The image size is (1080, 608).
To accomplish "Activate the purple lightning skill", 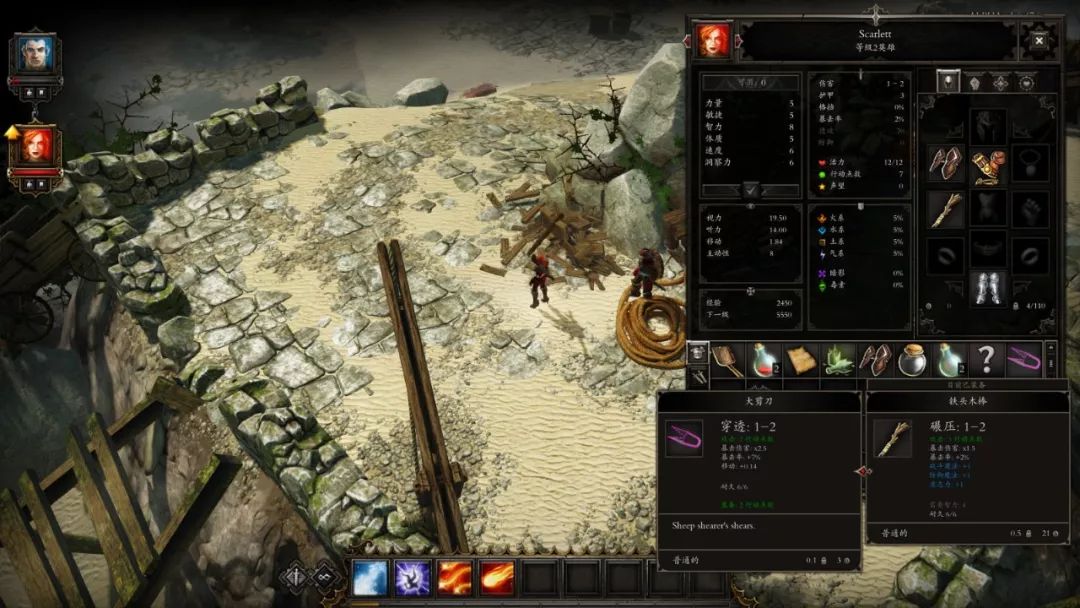I will [413, 578].
